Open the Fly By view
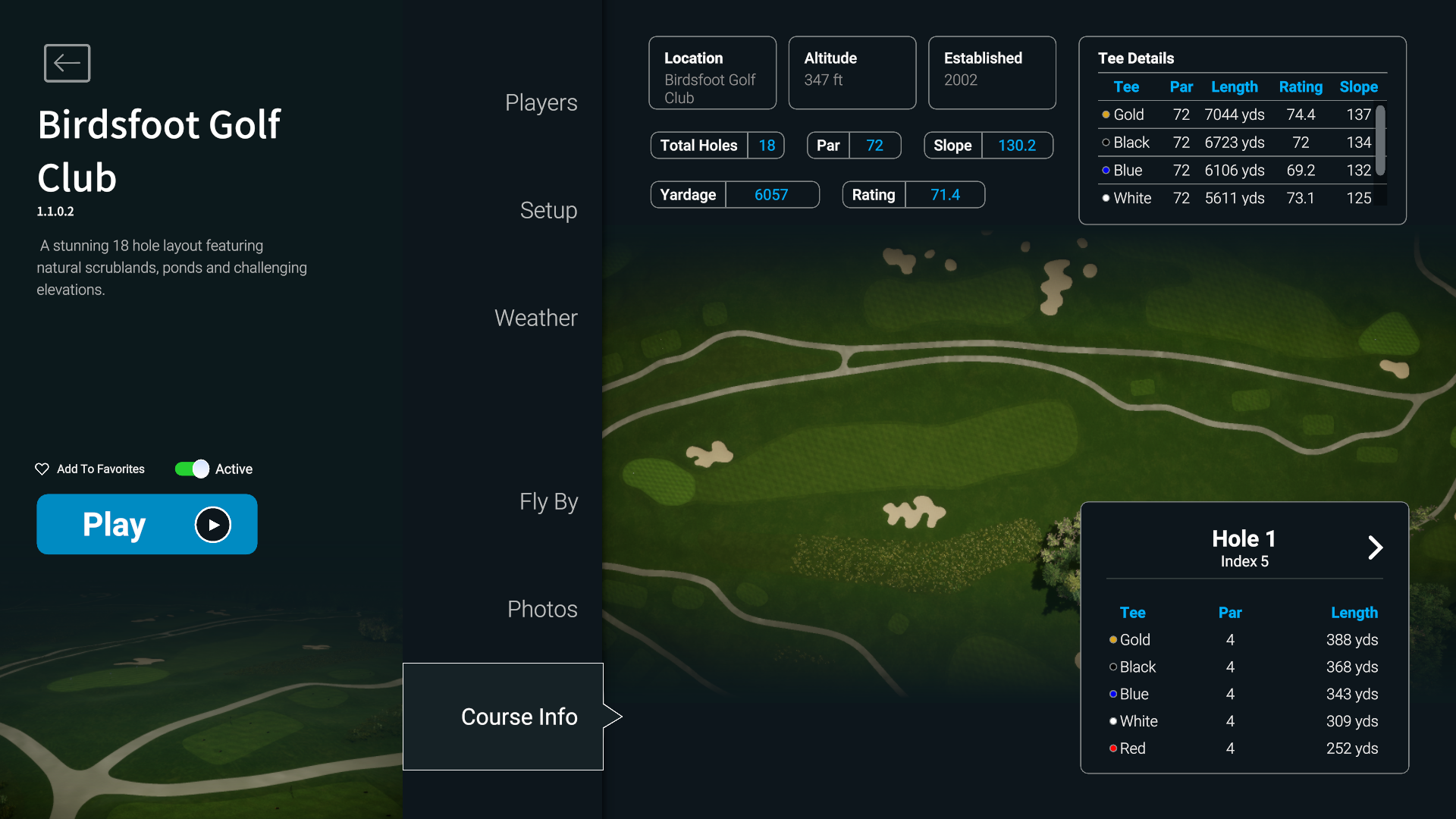 (548, 501)
